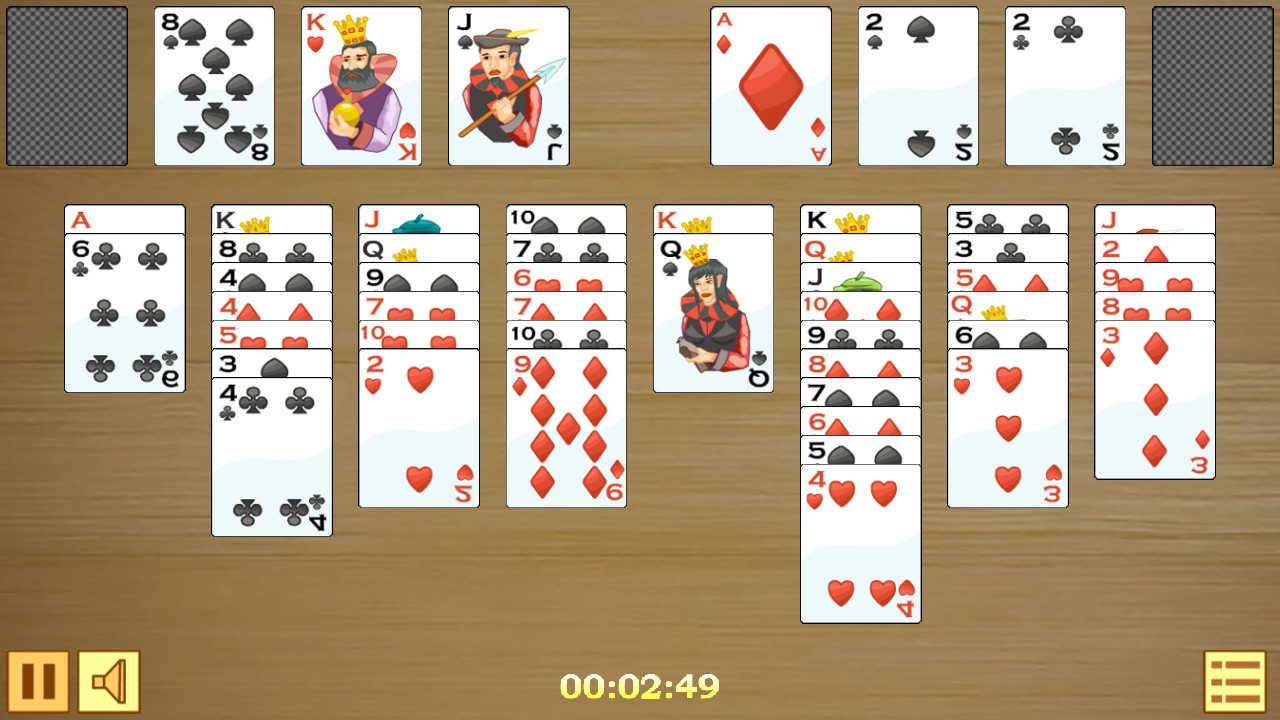Click the timer showing 00:02:49
Screen dimensions: 1280x720
click(640, 688)
